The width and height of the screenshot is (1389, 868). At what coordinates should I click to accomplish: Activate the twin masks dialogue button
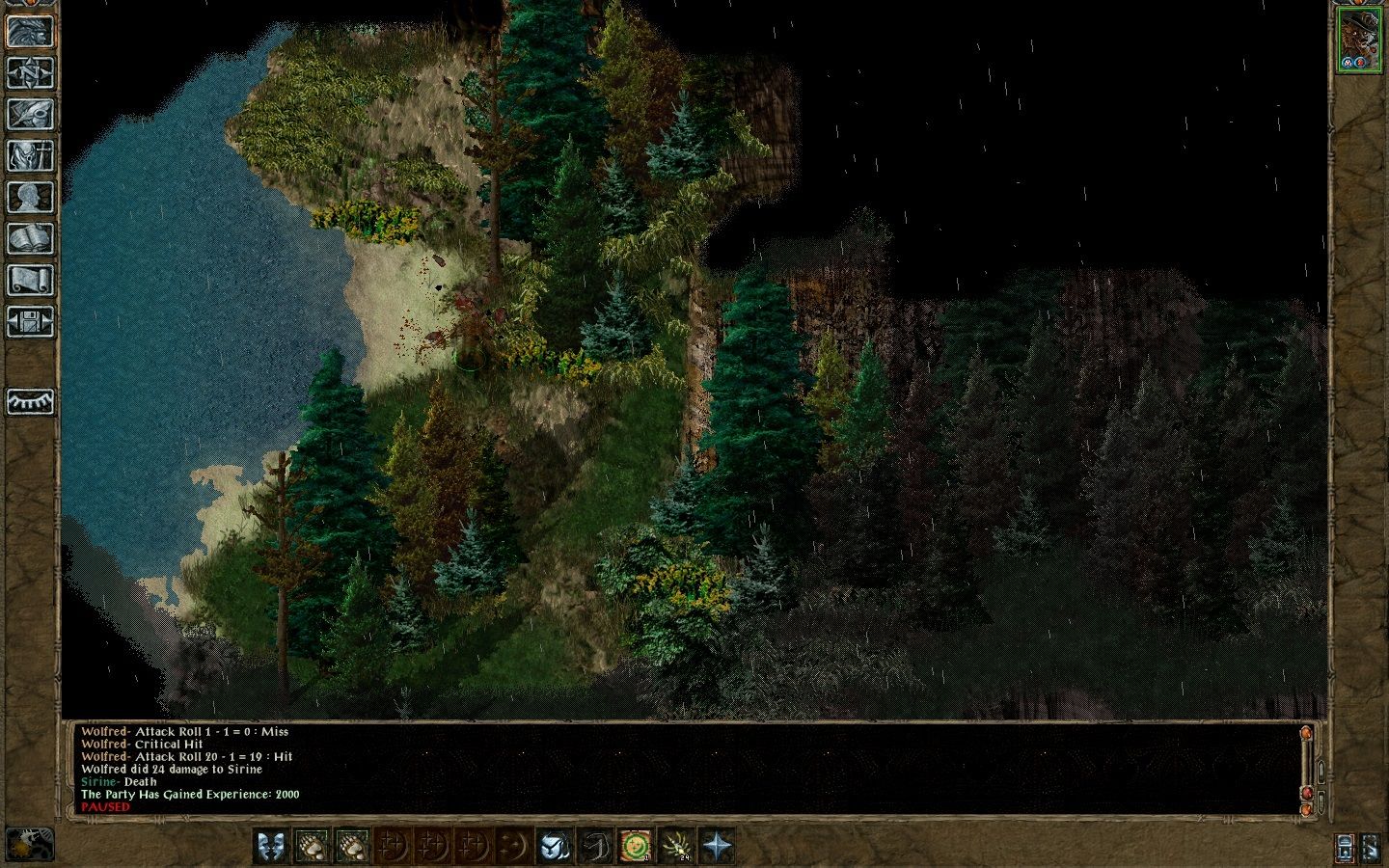point(271,846)
